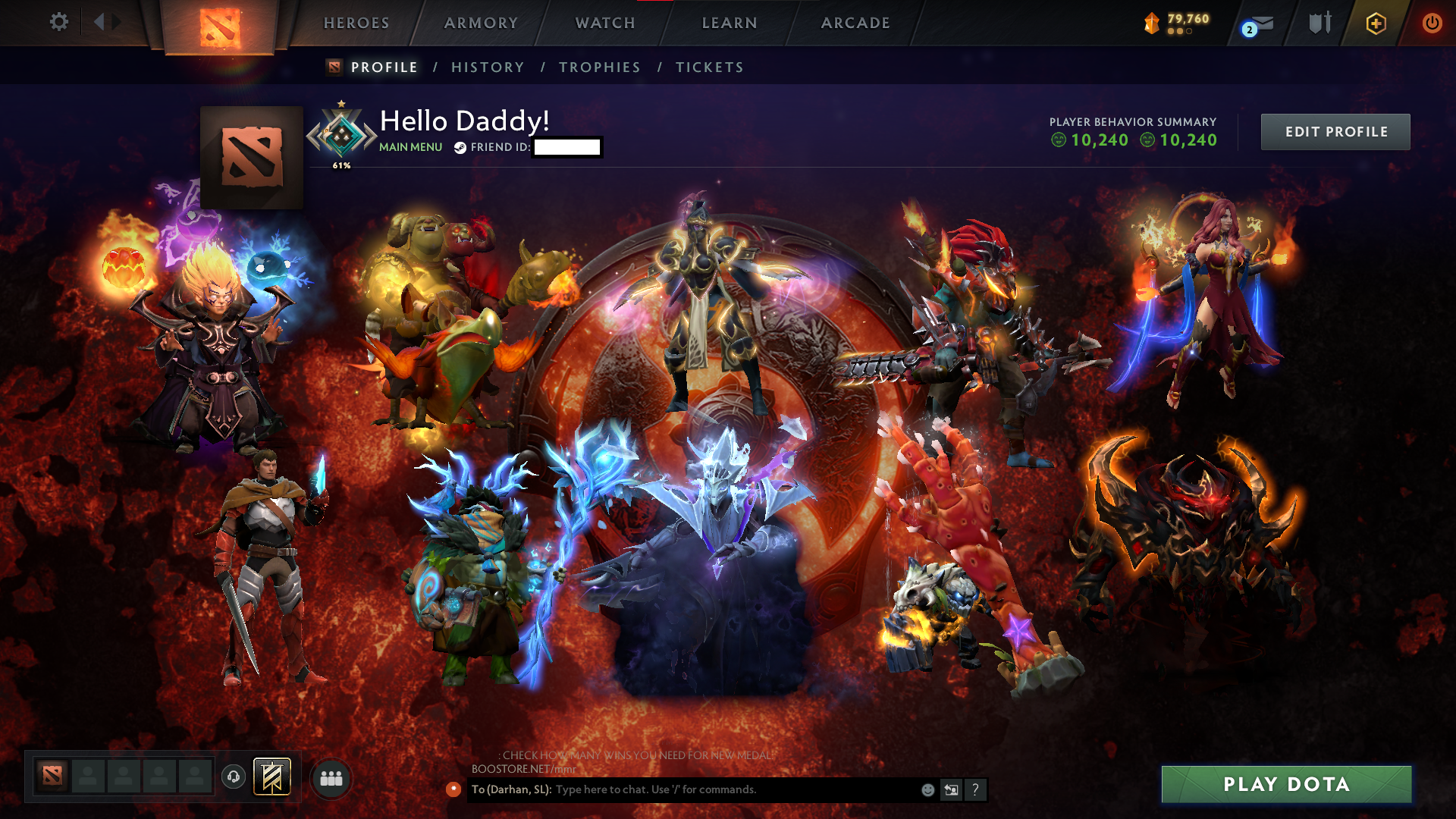Image resolution: width=1456 pixels, height=819 pixels.
Task: Switch to the TROPHIES tab
Action: tap(599, 67)
